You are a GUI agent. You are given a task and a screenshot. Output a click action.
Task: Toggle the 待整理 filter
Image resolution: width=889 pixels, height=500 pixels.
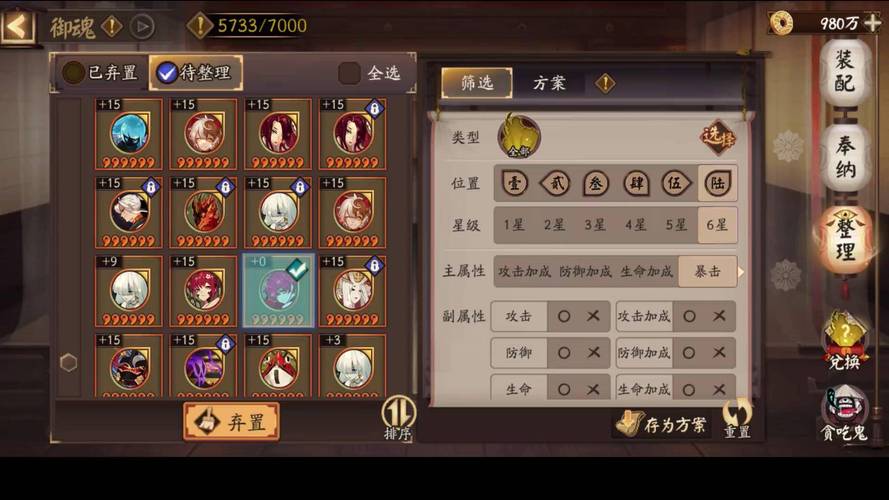[195, 72]
